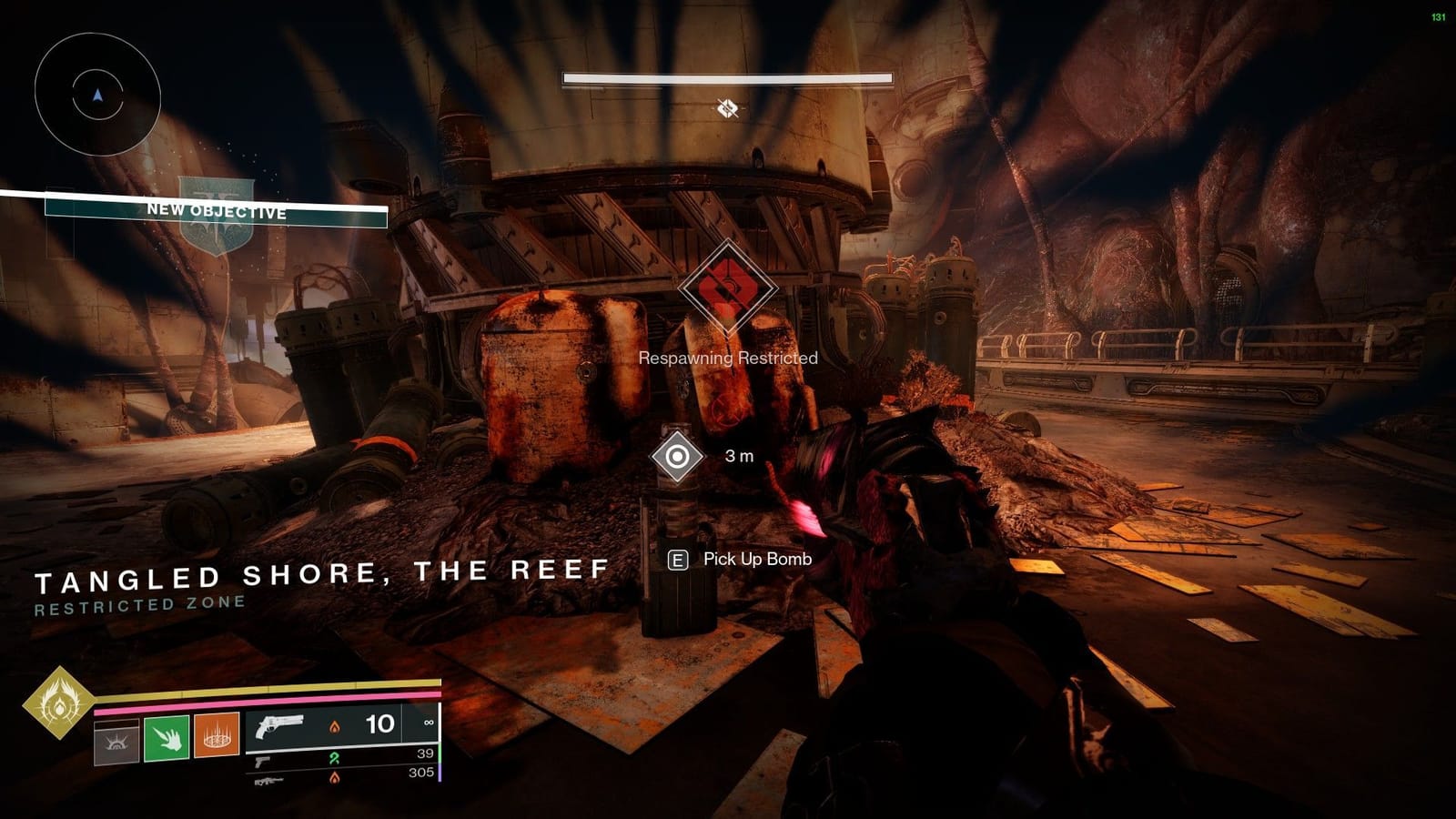This screenshot has height=819, width=1456.
Task: Select the sidearm weapon icon
Action: (x=263, y=763)
